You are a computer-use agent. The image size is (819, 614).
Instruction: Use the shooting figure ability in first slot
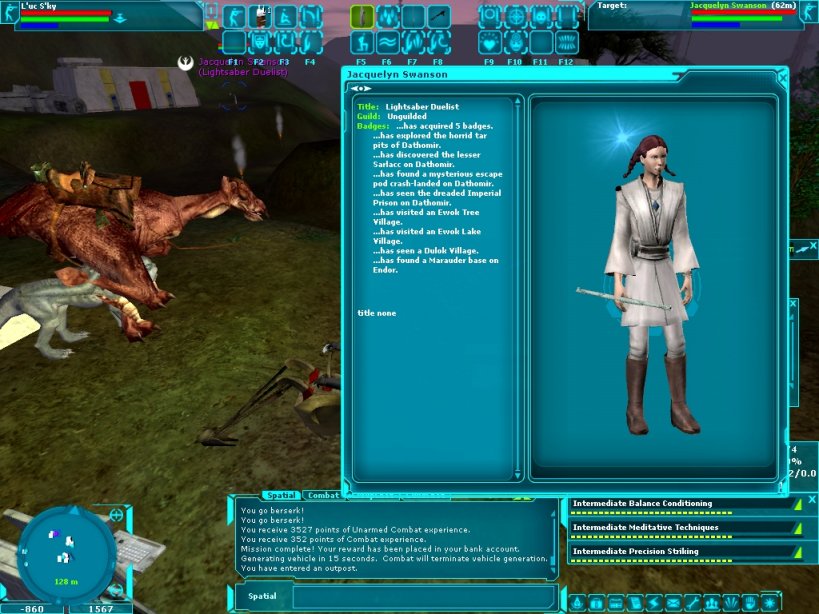(x=233, y=17)
